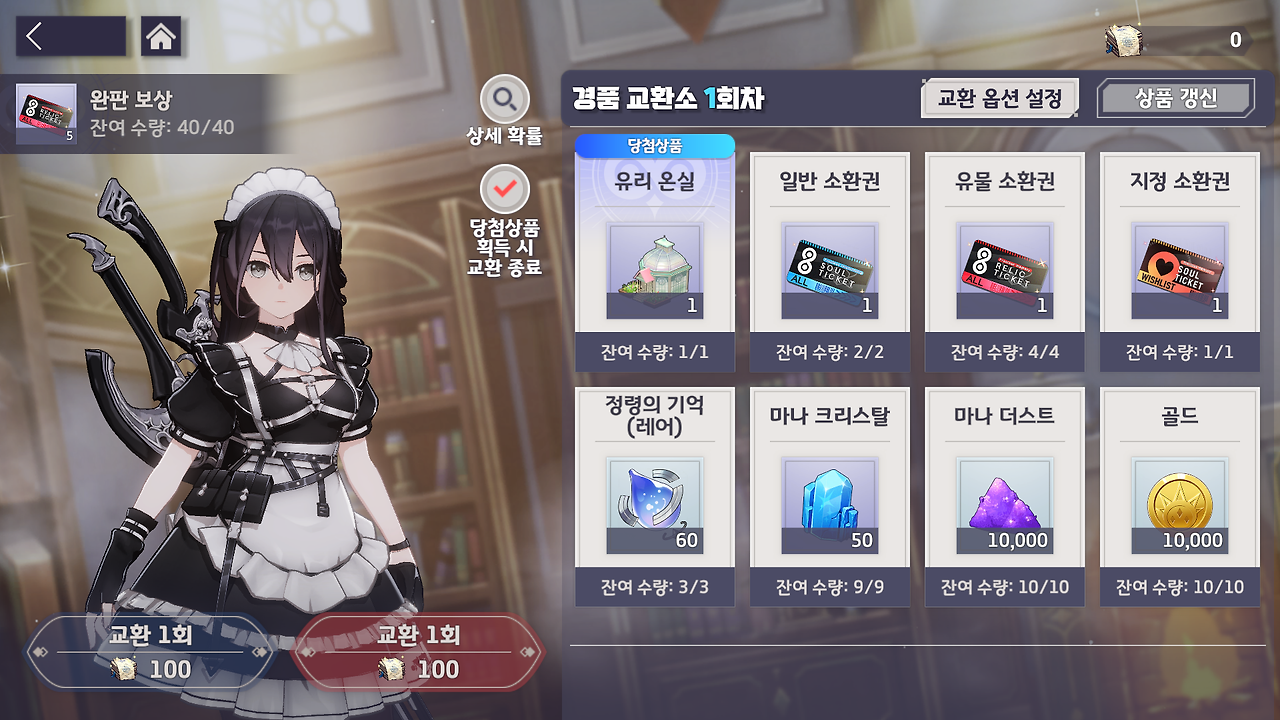Select the red Relic Ticket icon under 유물 소환권
1280x720 pixels.
coord(1004,268)
